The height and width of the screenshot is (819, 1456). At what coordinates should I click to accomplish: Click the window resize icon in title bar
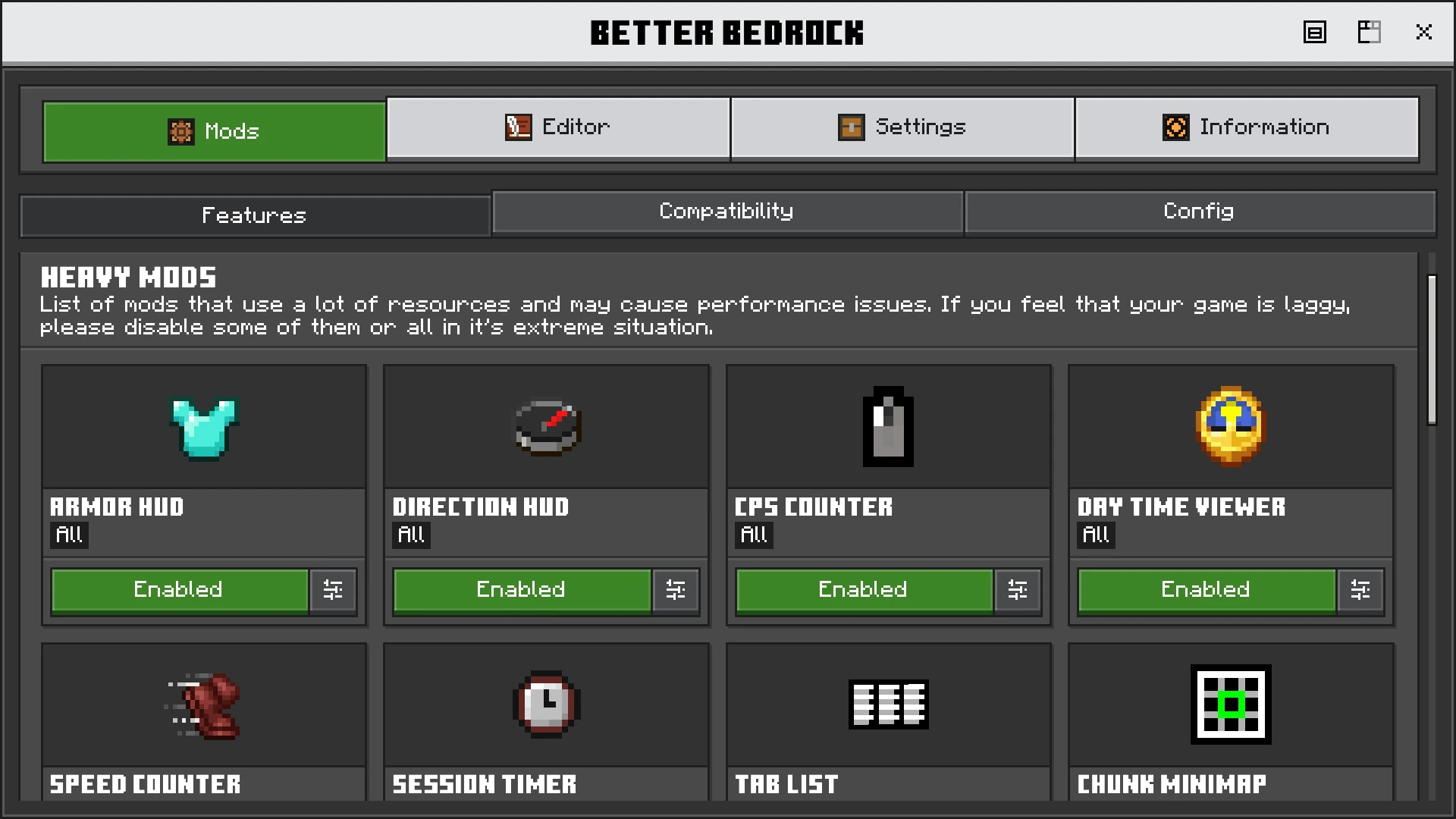tap(1370, 32)
